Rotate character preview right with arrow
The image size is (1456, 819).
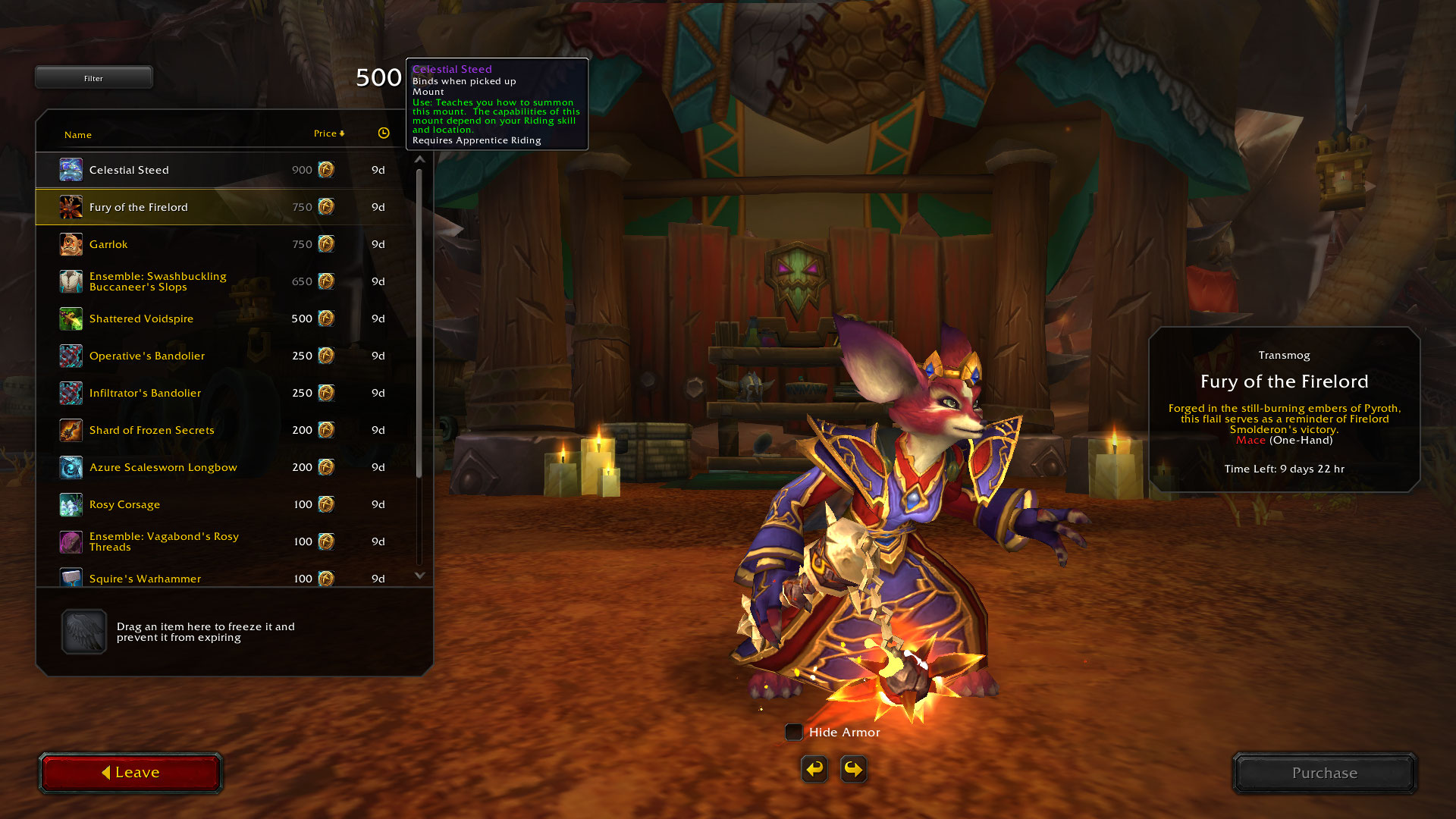854,769
